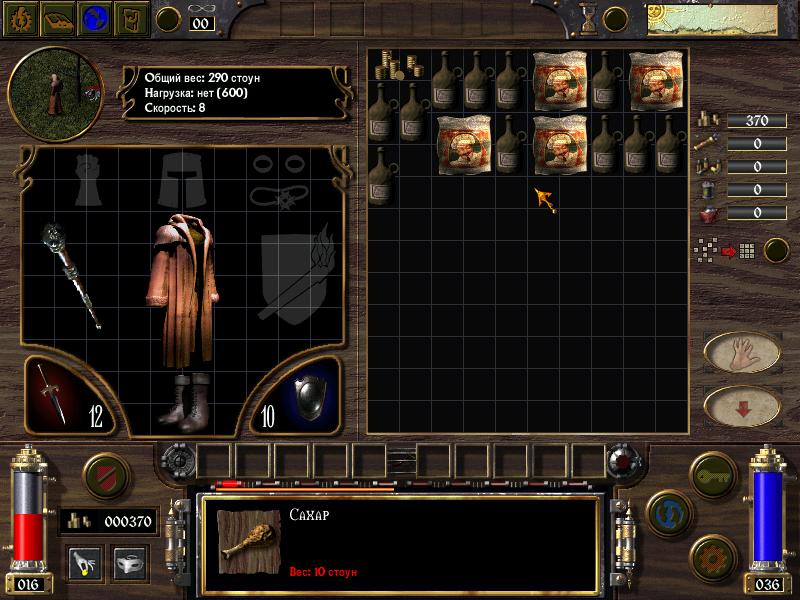Click the inventory scroll icon
The image size is (800, 600).
[131, 18]
